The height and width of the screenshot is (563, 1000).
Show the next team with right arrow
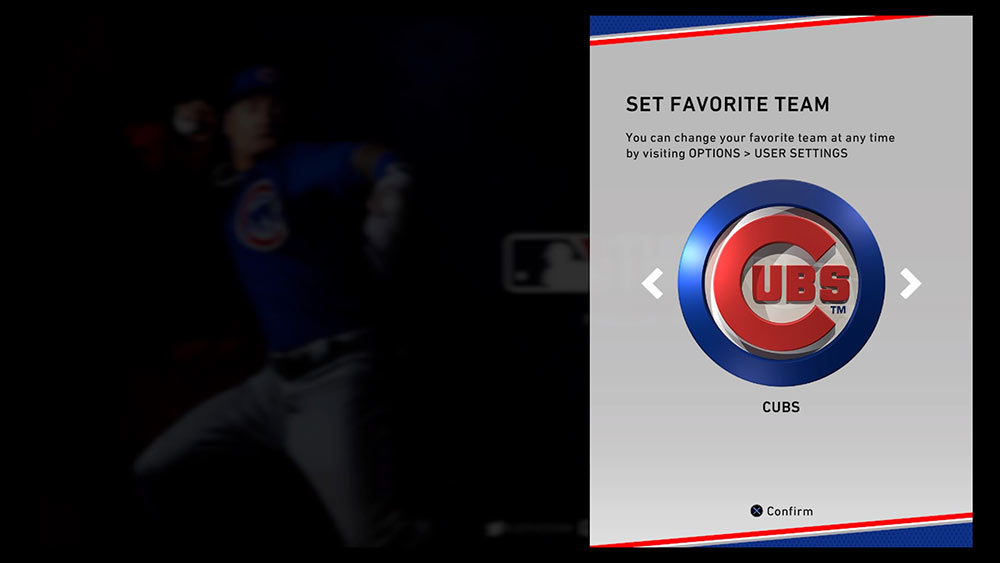click(910, 284)
